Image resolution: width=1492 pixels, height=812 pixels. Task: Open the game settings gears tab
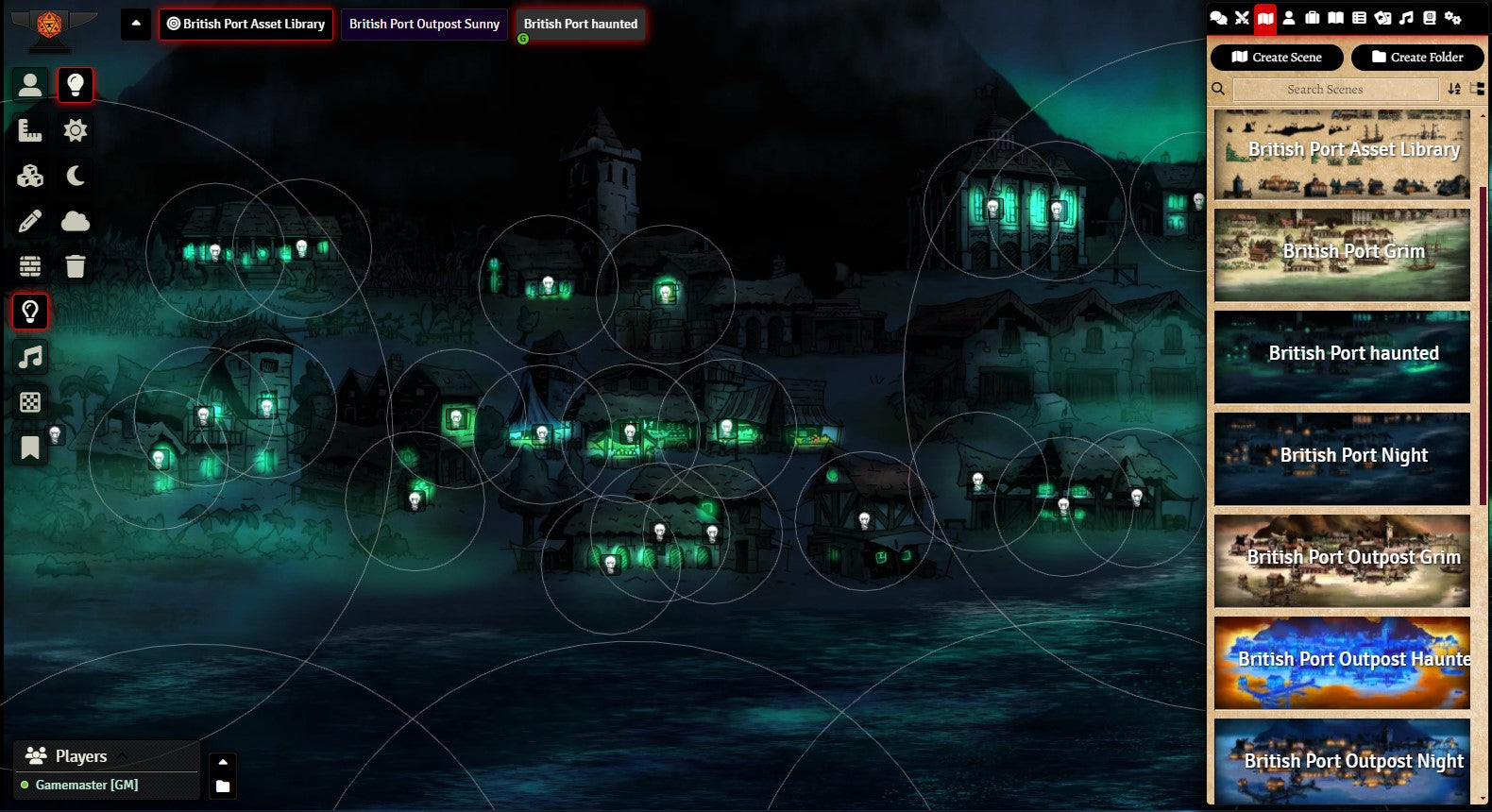(1453, 18)
